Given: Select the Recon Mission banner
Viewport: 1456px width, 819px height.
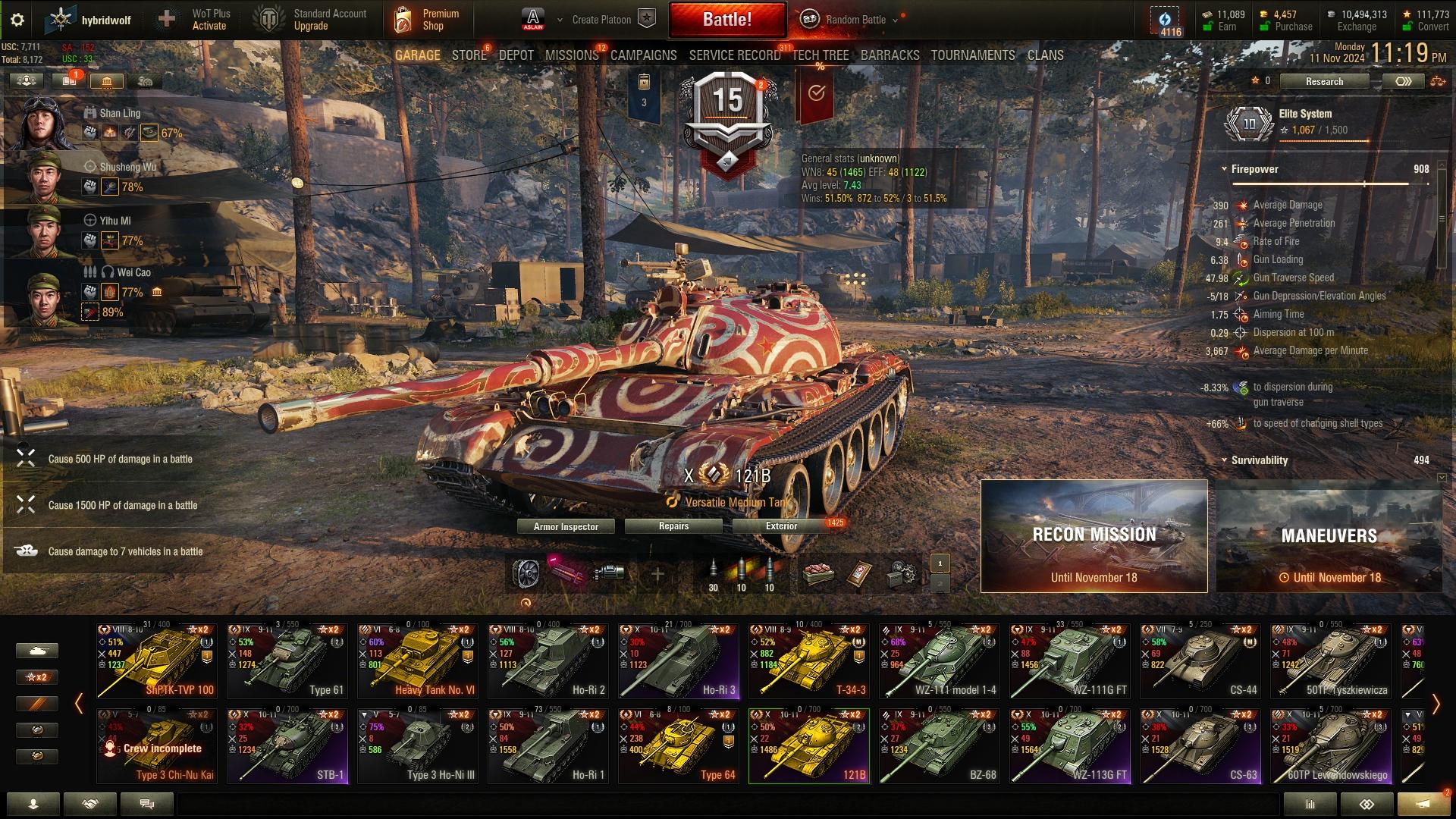Looking at the screenshot, I should (x=1094, y=536).
